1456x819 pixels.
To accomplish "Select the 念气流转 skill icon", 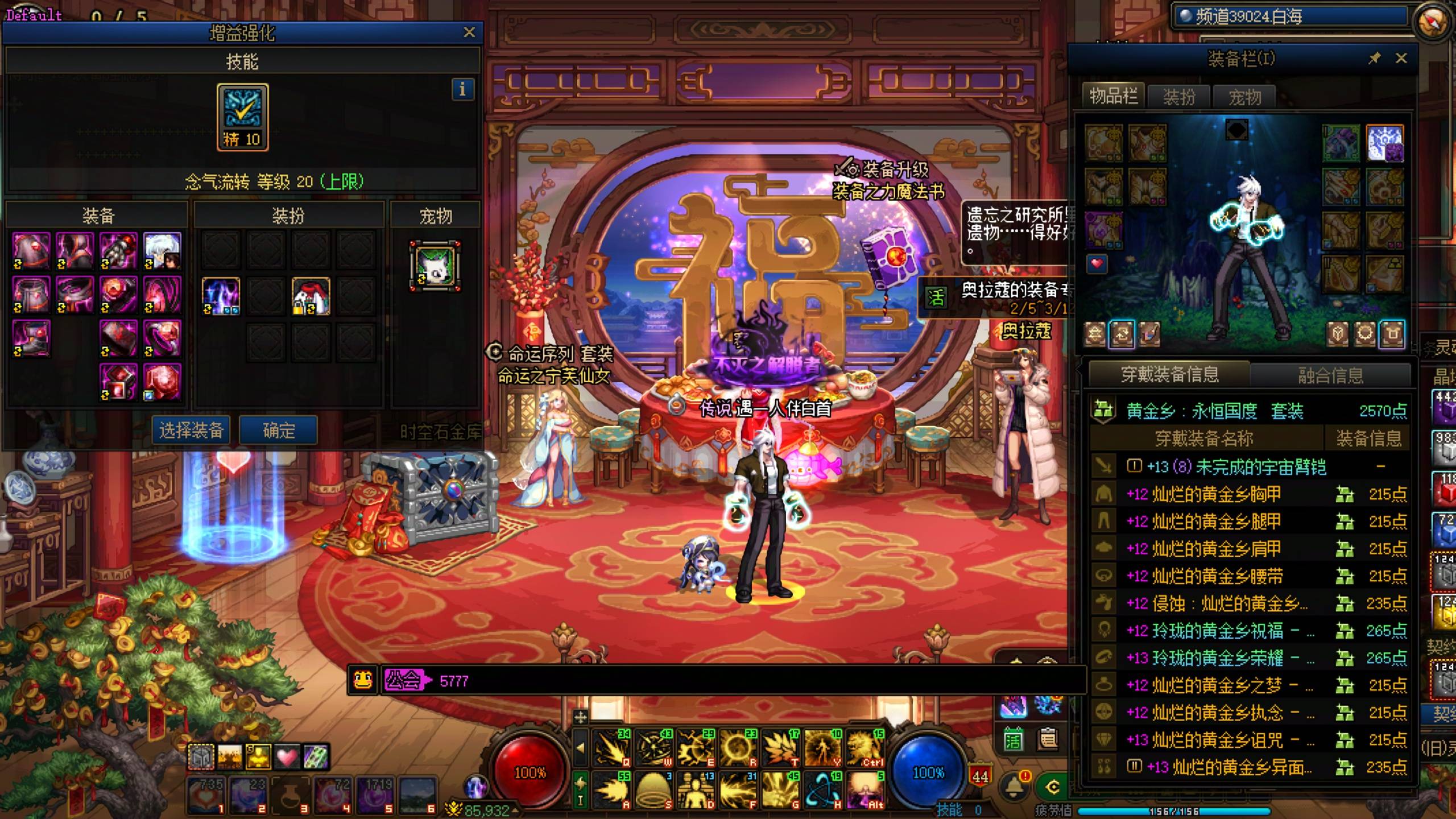I will [242, 117].
